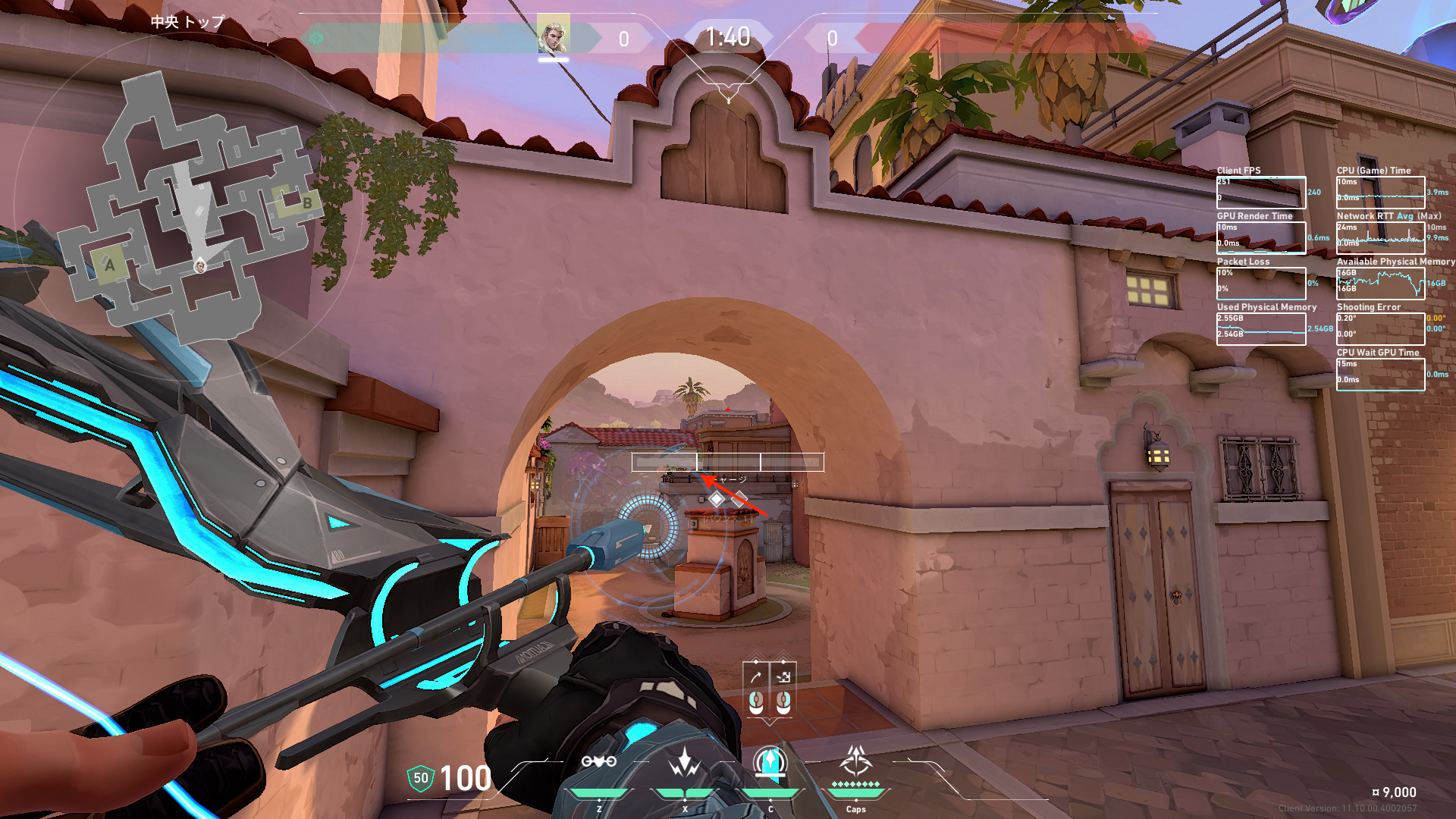Click the Packet Loss performance graph
This screenshot has height=819, width=1456.
point(1260,284)
